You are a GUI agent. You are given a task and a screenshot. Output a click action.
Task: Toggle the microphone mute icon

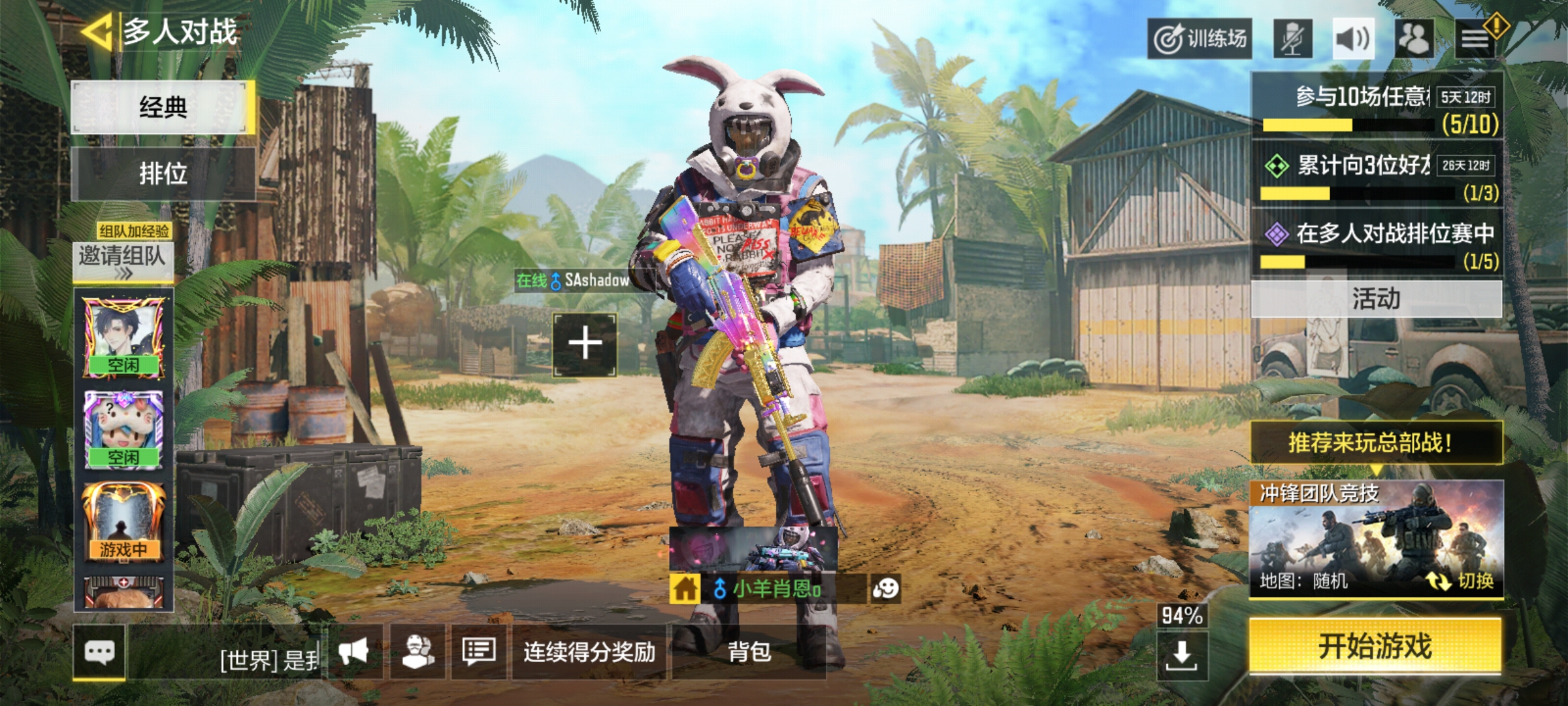click(1292, 39)
